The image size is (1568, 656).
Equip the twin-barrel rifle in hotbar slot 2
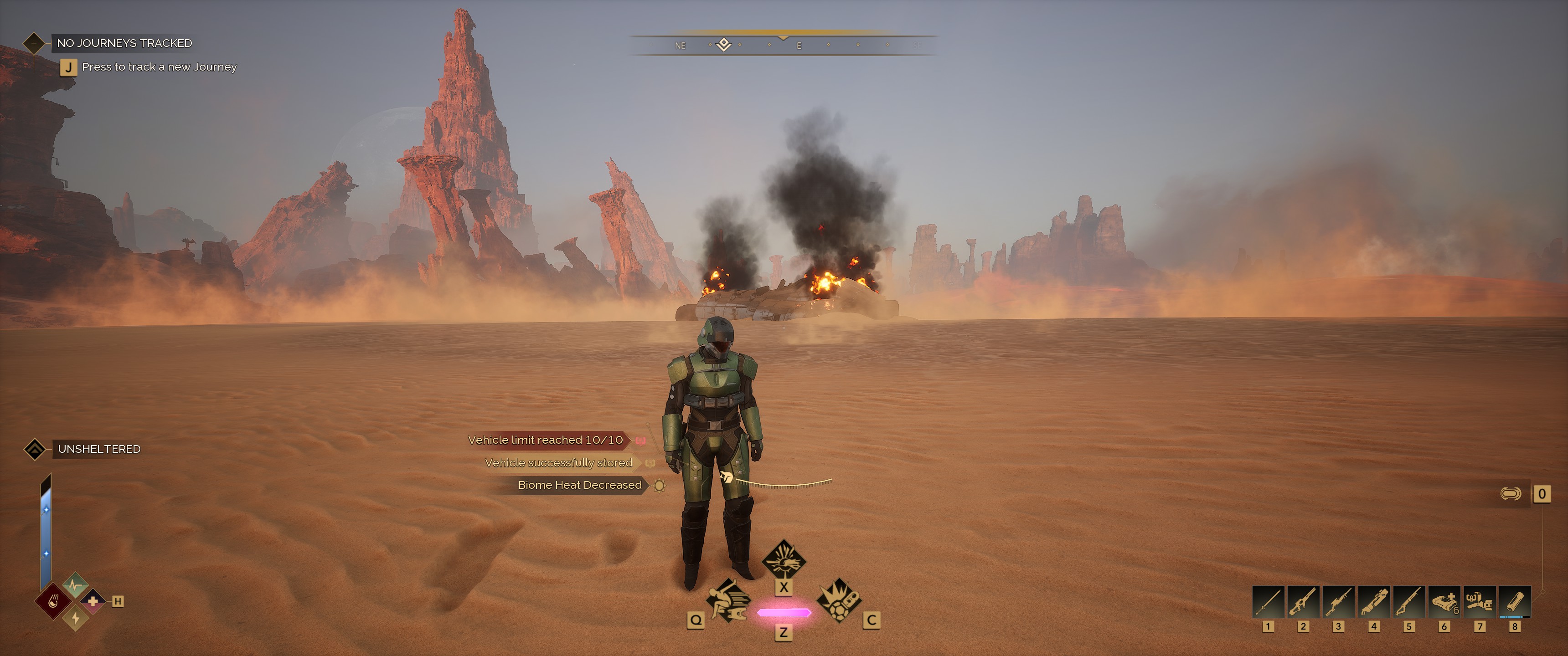[1303, 602]
